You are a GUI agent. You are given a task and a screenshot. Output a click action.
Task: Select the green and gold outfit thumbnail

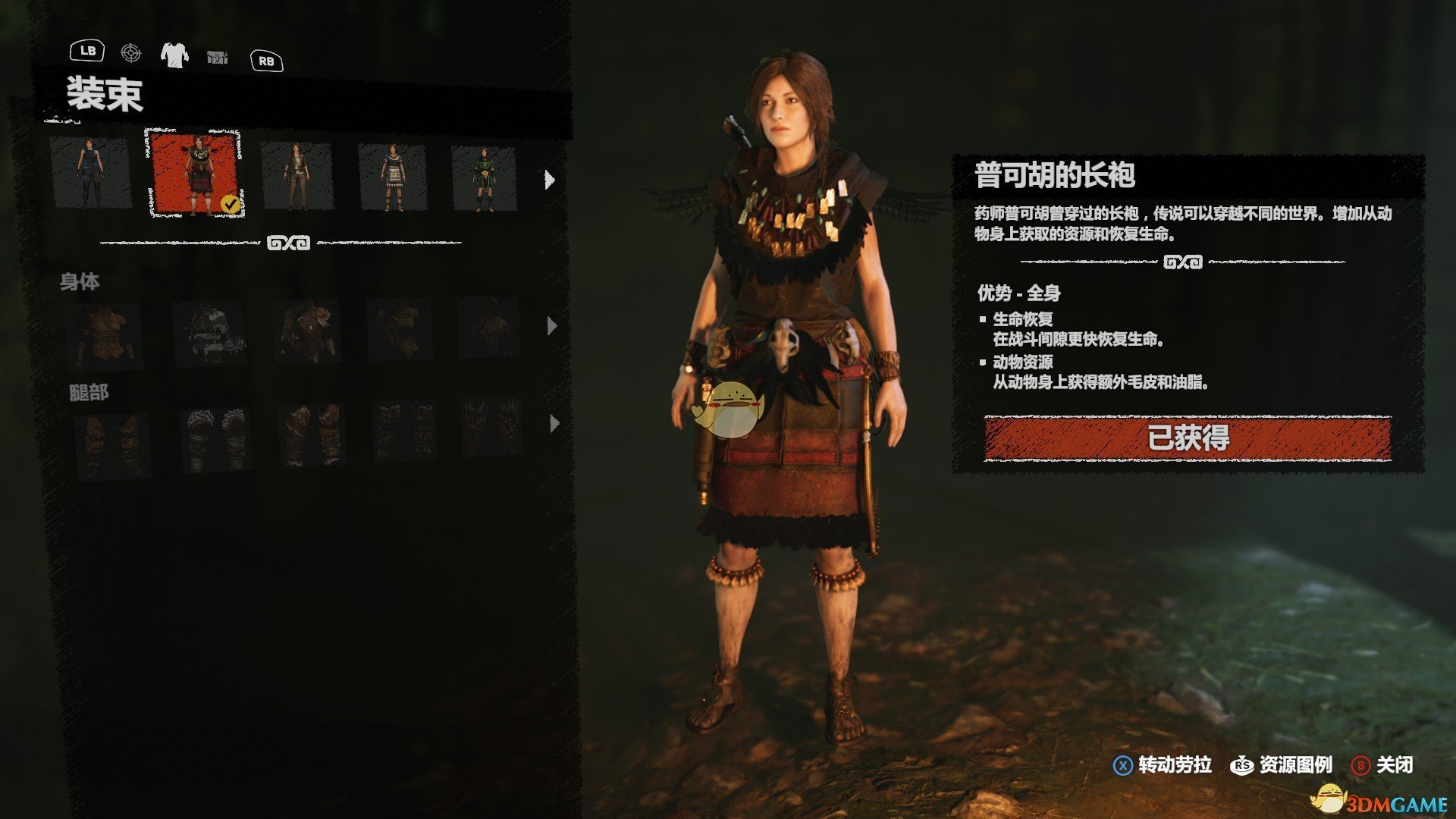pos(484,179)
